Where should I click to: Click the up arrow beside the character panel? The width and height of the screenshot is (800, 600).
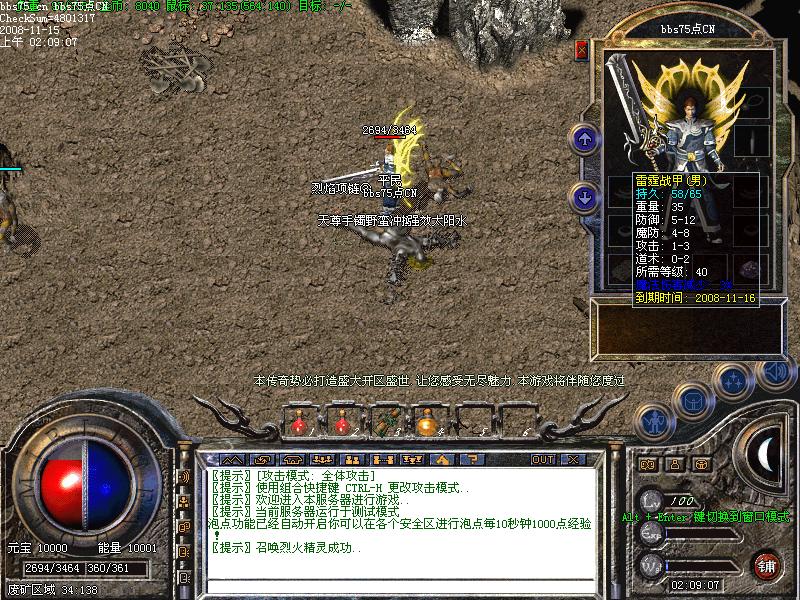coord(583,137)
